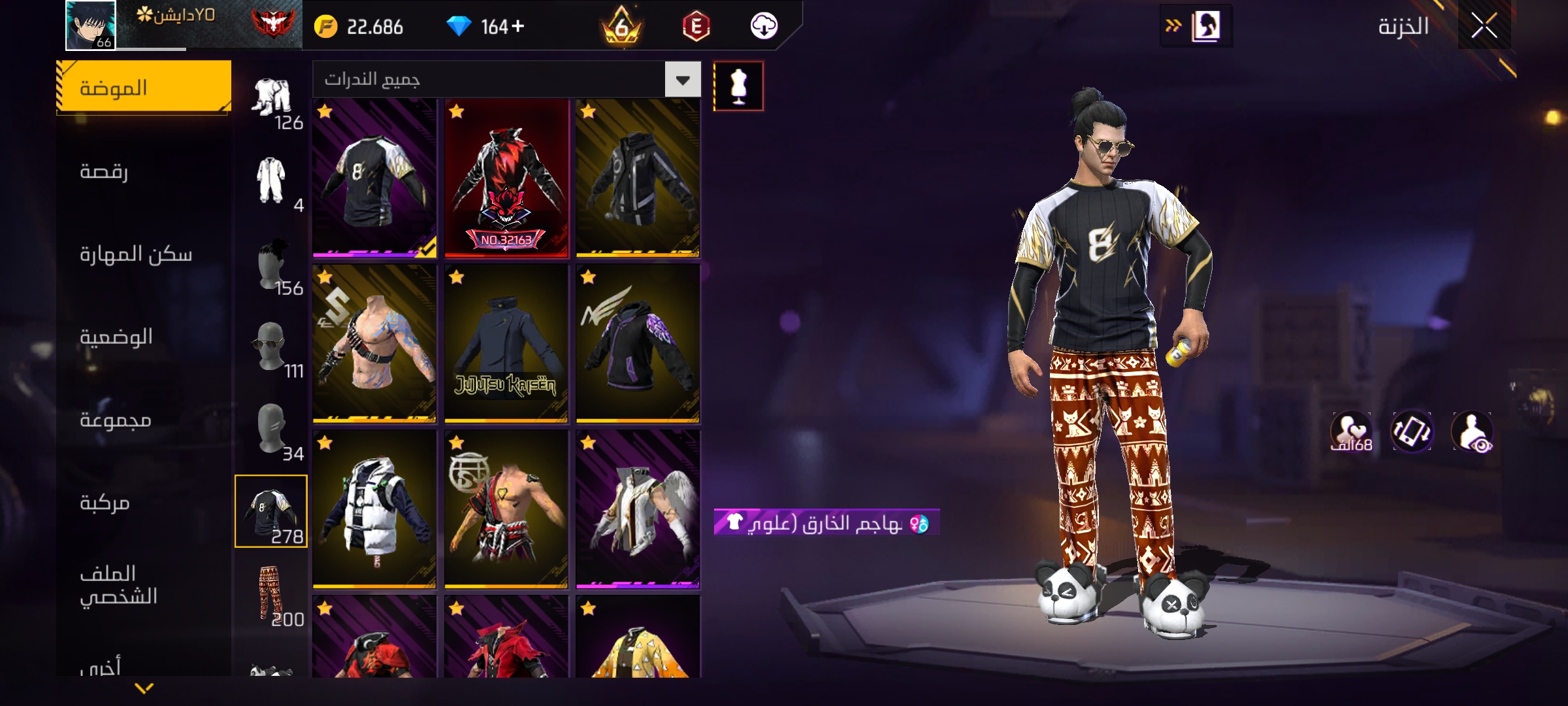
Task: Toggle the character view eye icon
Action: [x=1472, y=431]
